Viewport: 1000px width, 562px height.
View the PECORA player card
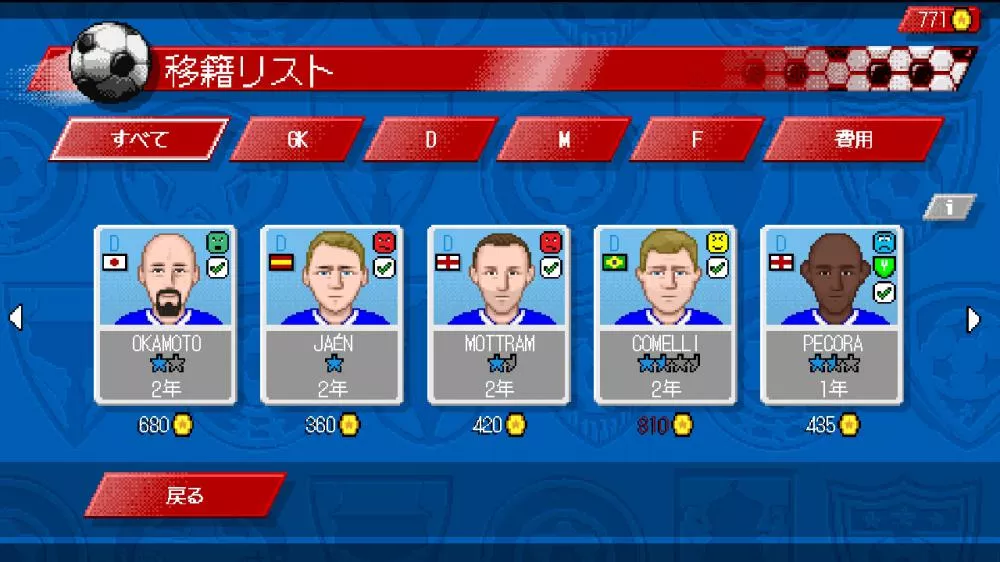pyautogui.click(x=832, y=314)
